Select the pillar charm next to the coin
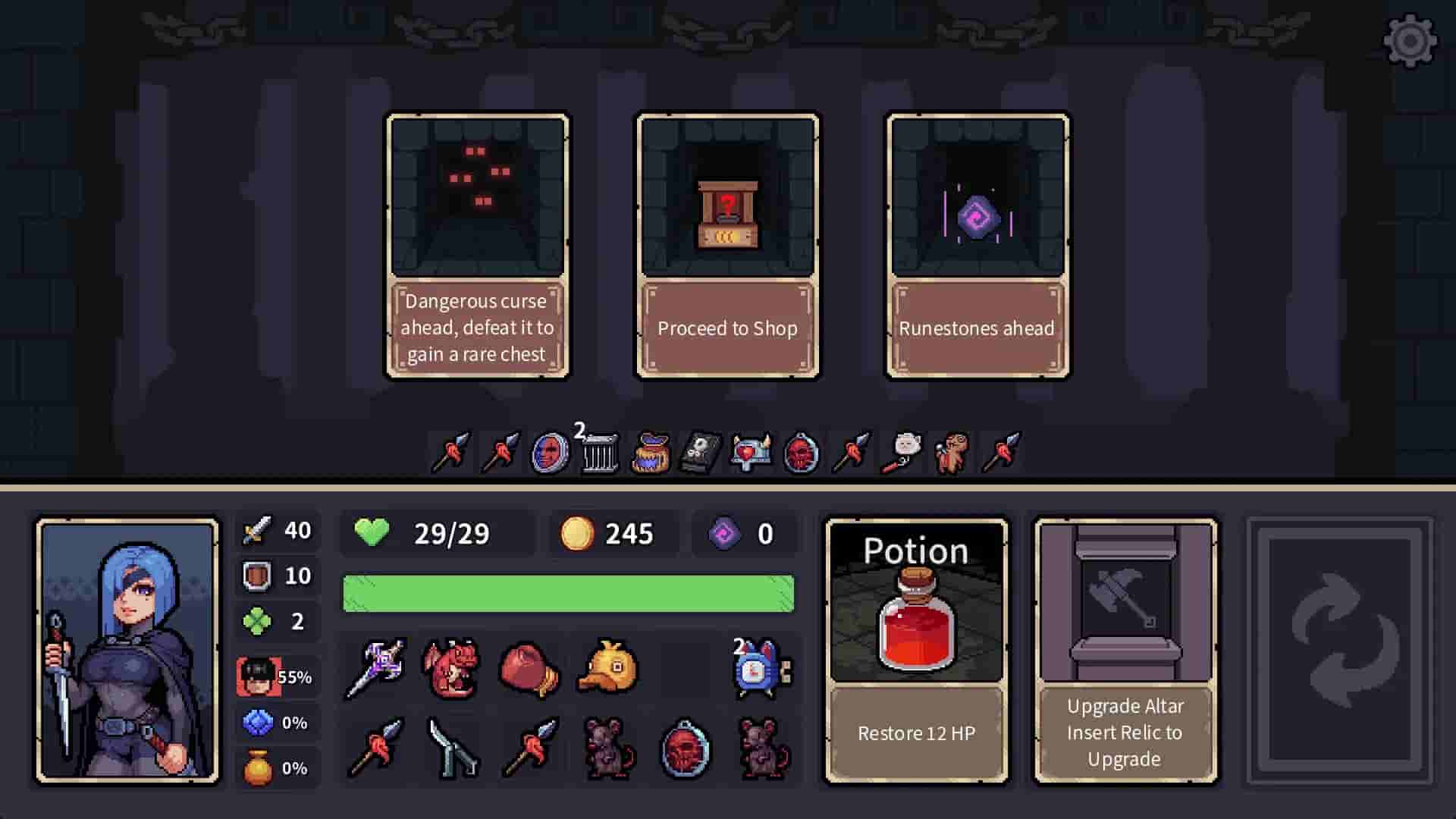Screen dimensions: 1456x819 pos(599,453)
